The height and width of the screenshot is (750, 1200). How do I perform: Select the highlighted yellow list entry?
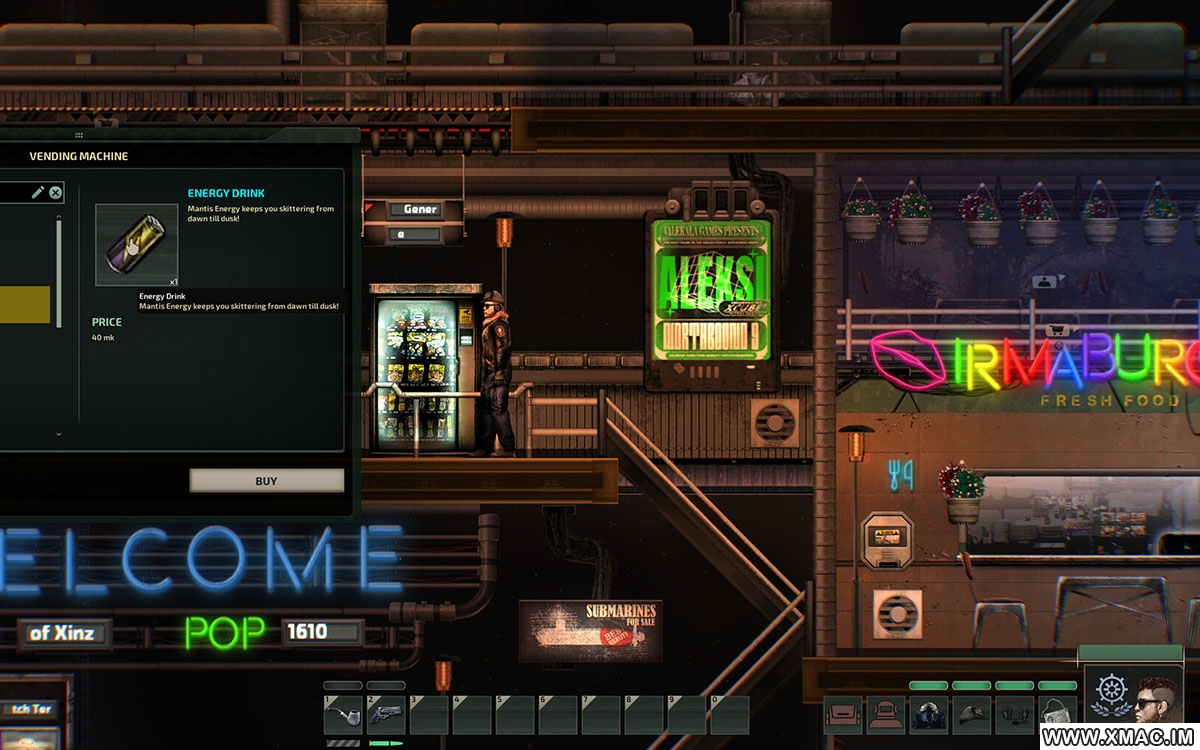coord(25,304)
